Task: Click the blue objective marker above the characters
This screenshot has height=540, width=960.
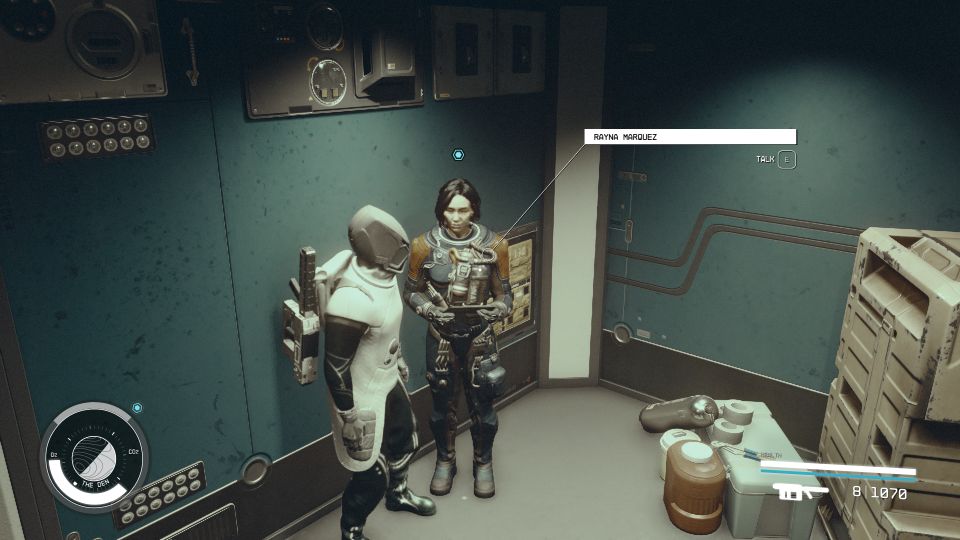Action: [458, 155]
